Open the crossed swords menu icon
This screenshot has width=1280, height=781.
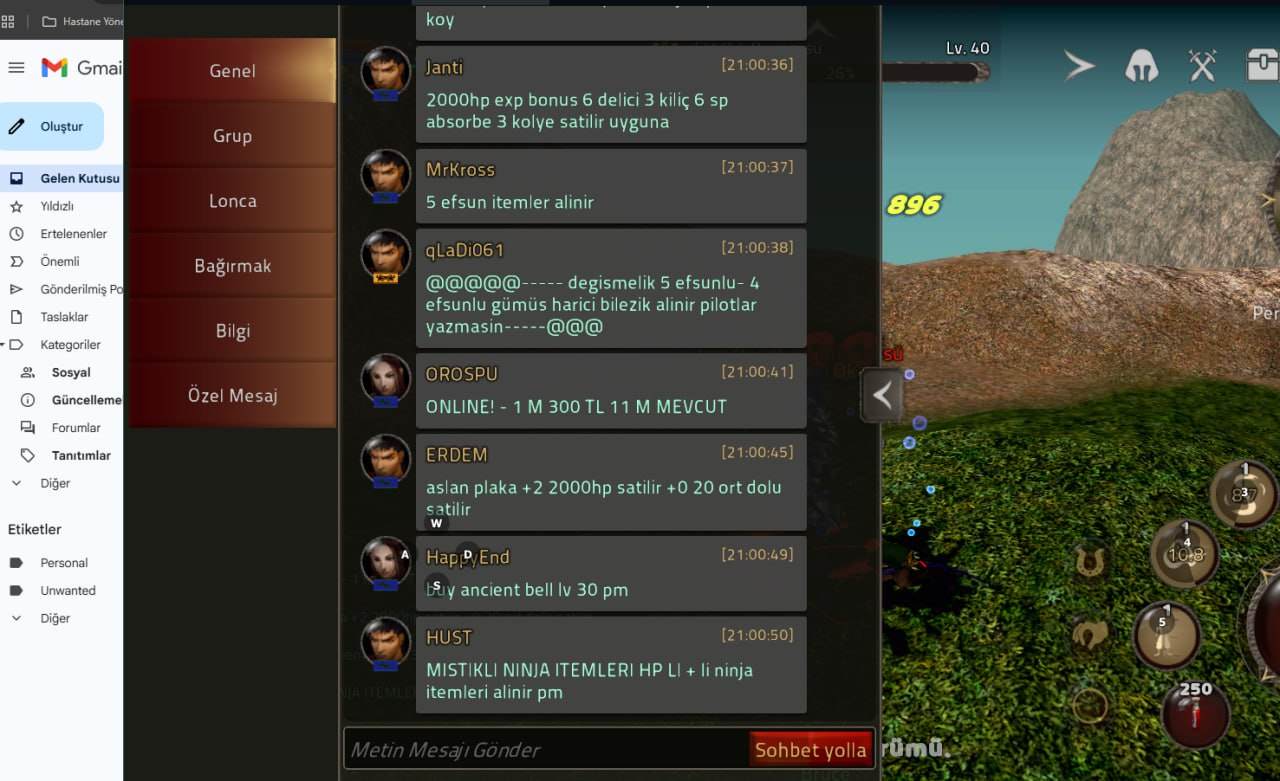(1202, 66)
